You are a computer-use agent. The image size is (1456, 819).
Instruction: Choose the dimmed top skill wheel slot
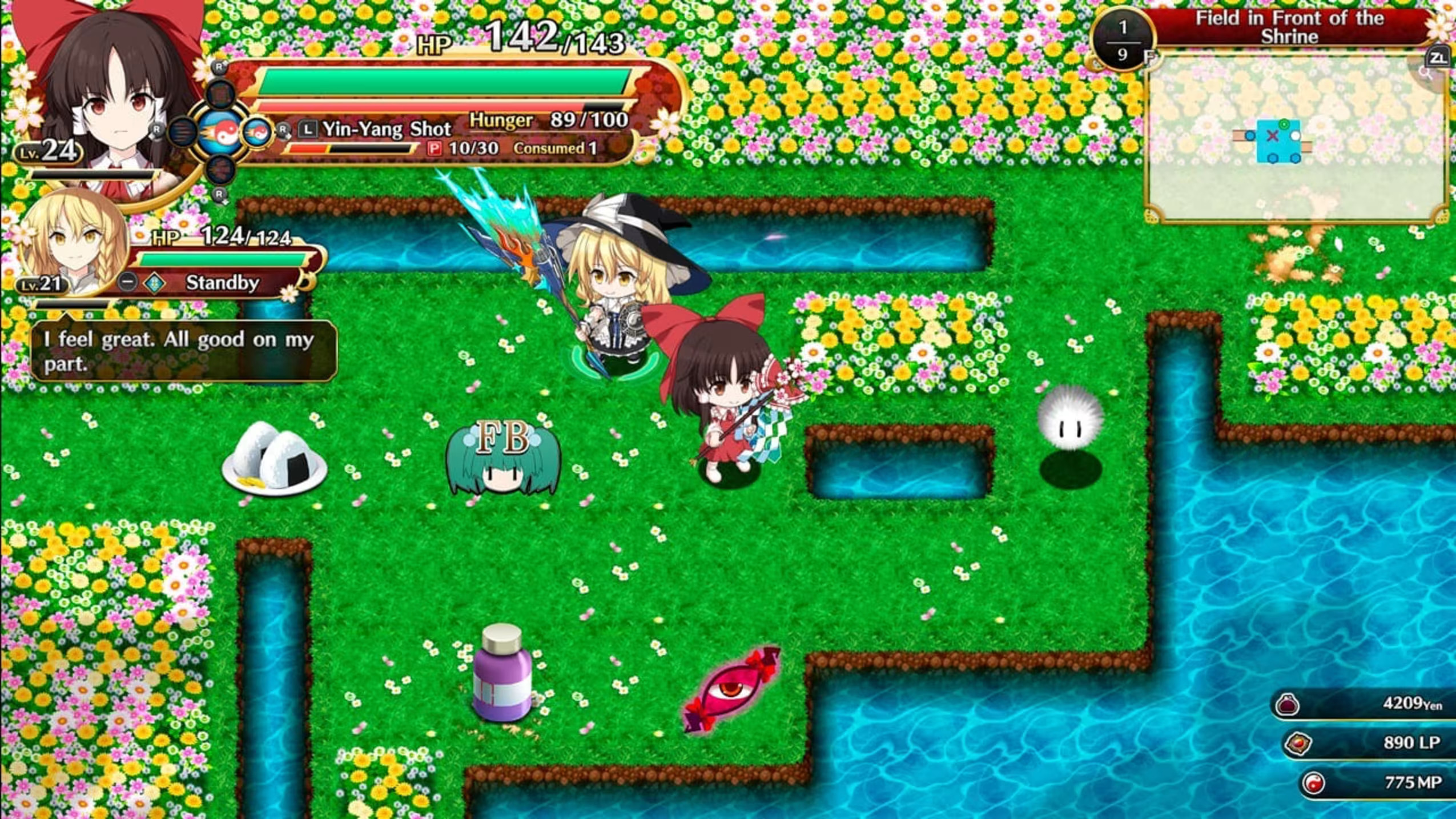click(x=220, y=94)
